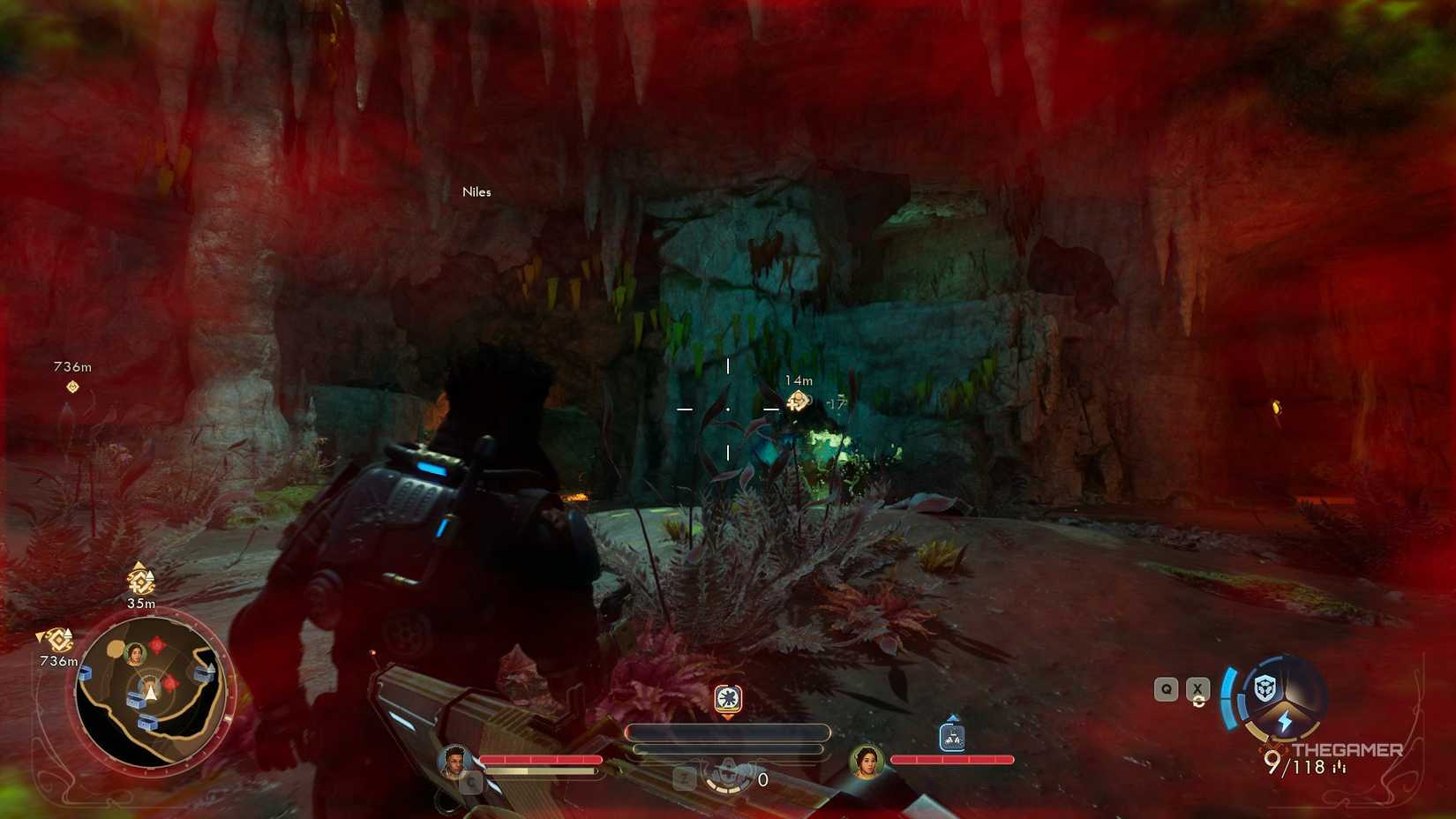Click the Niles name label in the cave
This screenshot has width=1456, height=819.
477,192
